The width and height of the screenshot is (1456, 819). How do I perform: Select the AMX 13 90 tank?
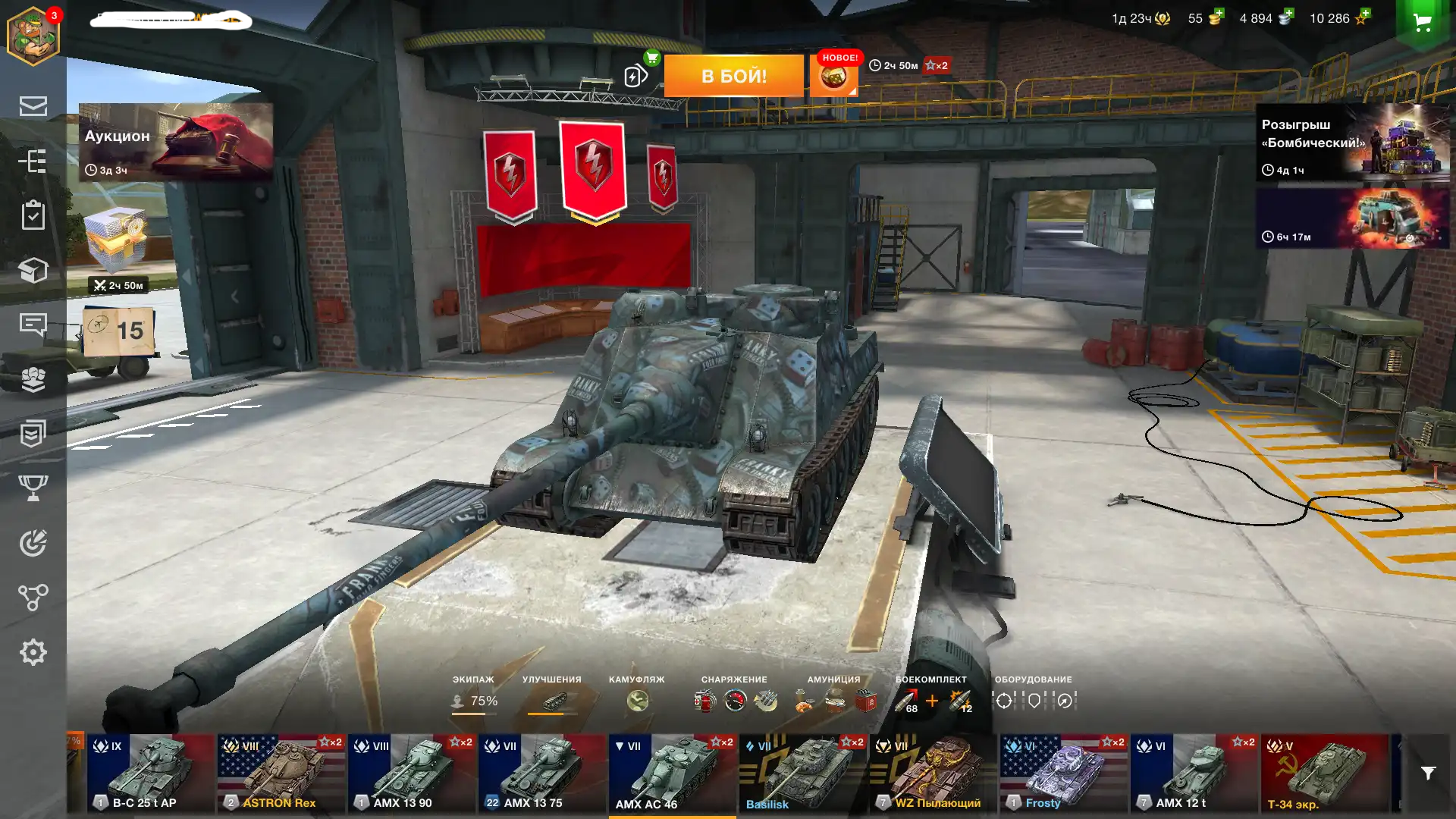412,773
